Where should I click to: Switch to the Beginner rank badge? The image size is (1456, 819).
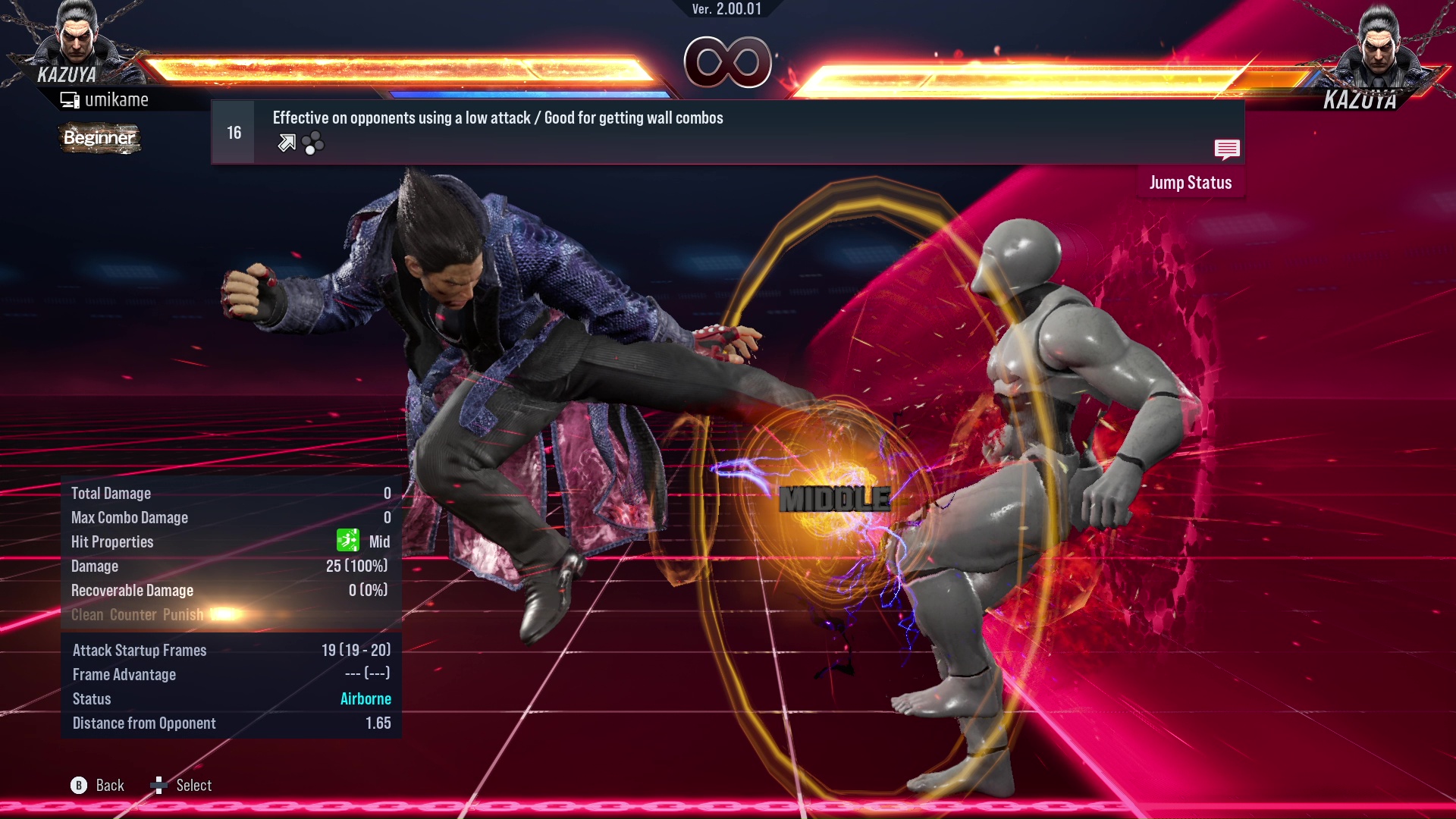click(x=99, y=138)
